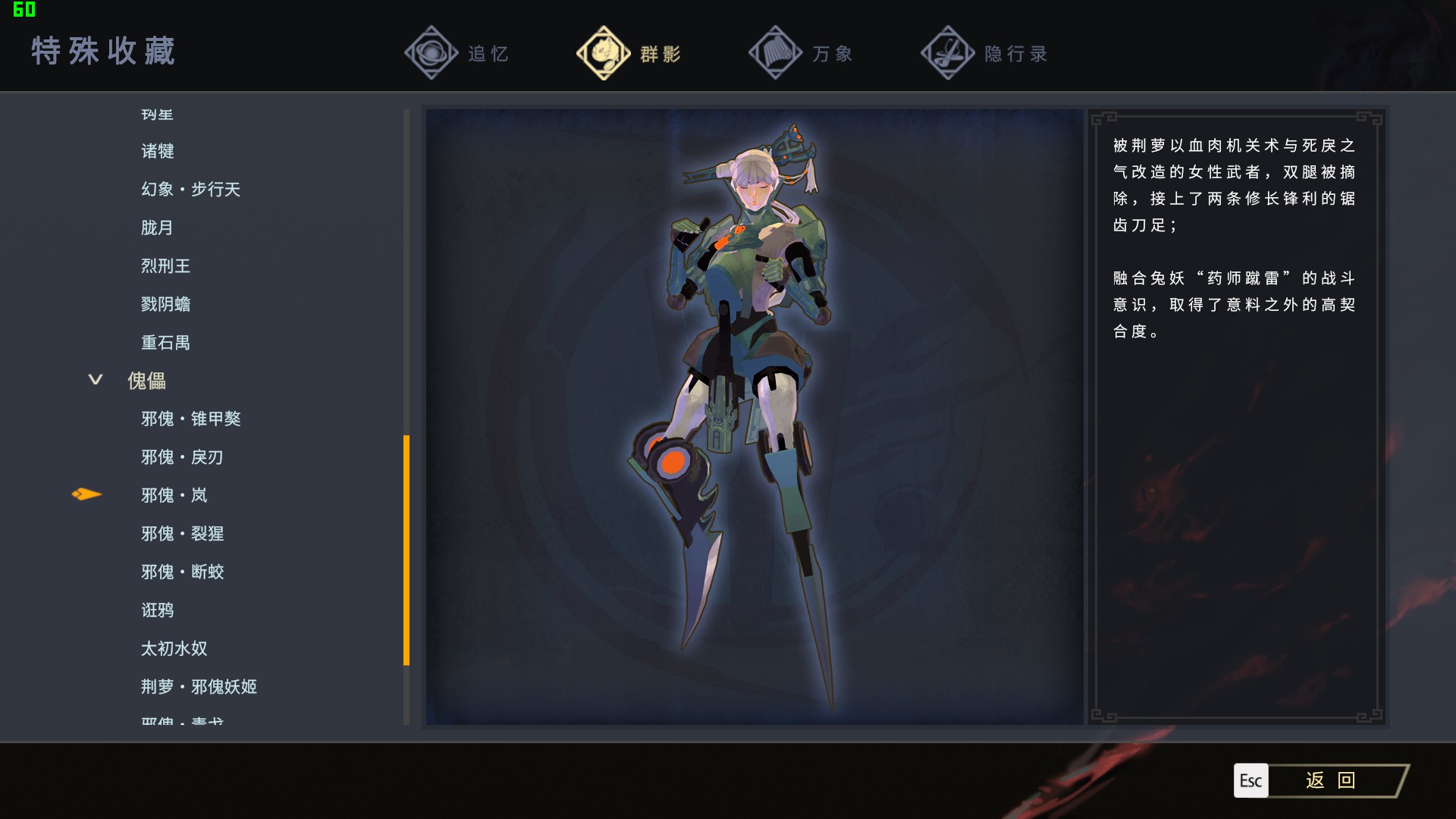The height and width of the screenshot is (819, 1456).
Task: Open the 万象 tab
Action: click(x=802, y=54)
